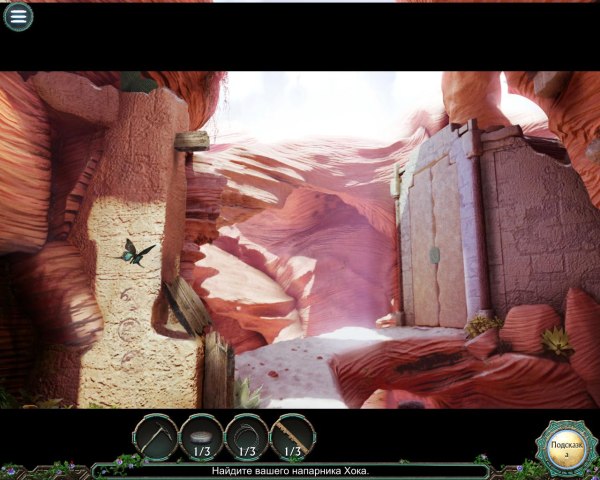Select the pickaxe inventory slot

[x=156, y=437]
